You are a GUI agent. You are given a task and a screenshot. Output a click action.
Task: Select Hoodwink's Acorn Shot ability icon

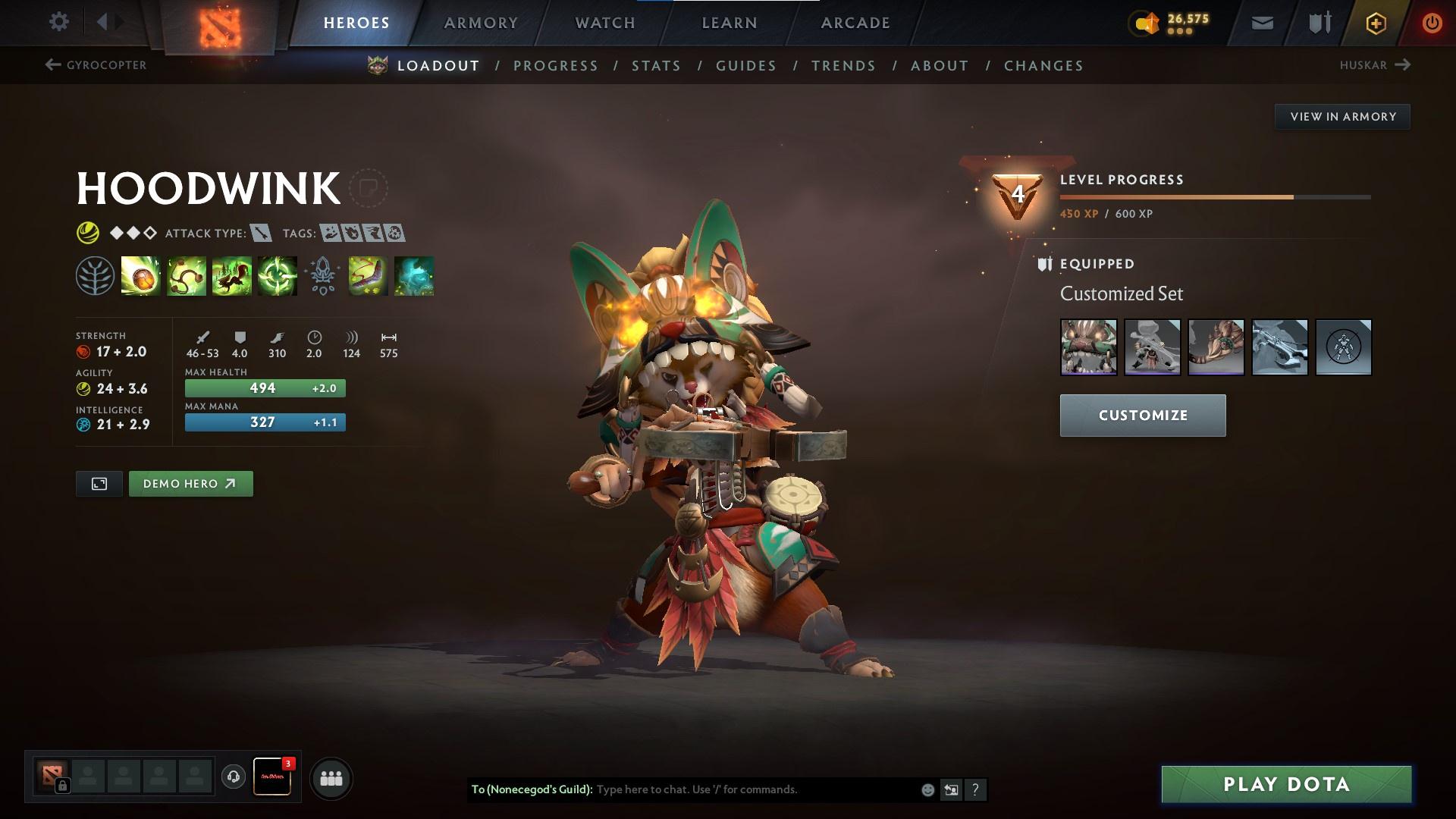141,277
